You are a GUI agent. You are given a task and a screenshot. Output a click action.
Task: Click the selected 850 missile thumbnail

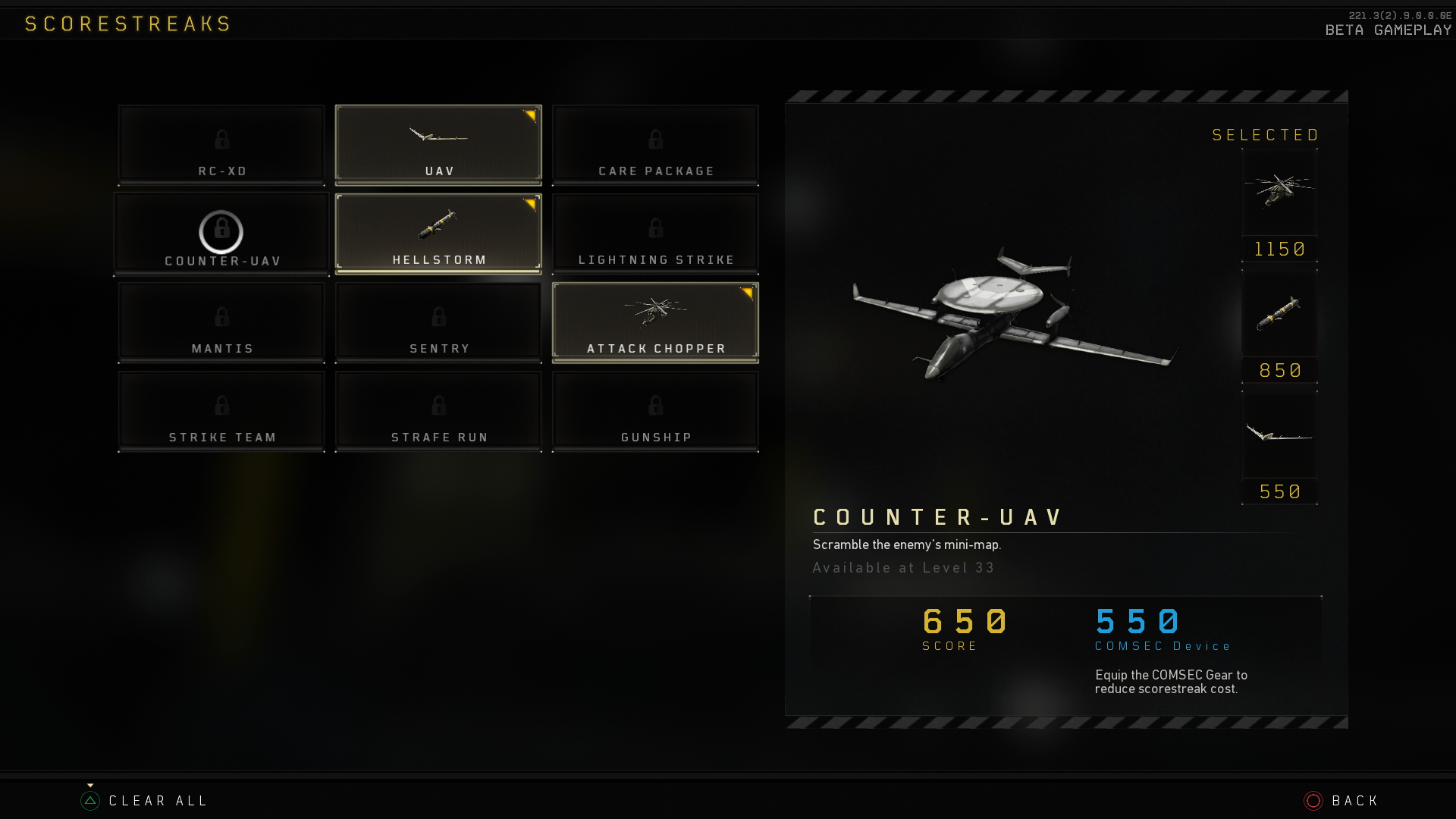[x=1279, y=313]
